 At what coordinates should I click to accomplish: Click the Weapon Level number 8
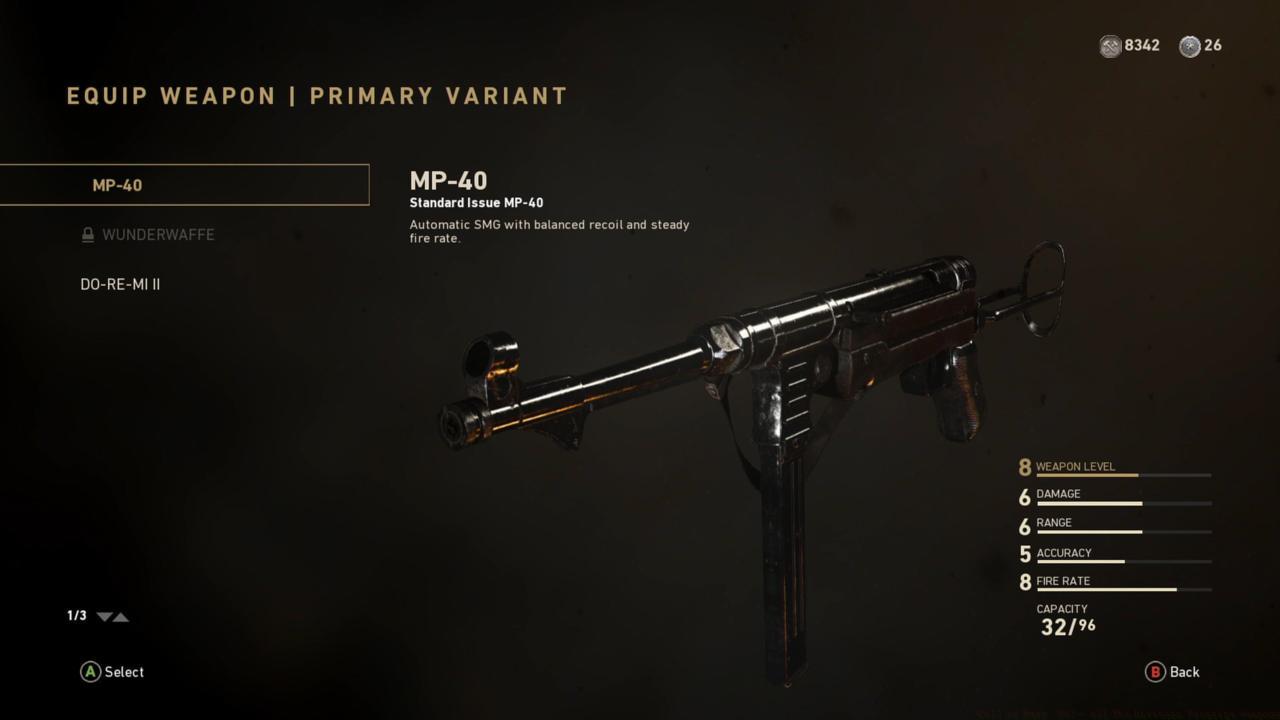pos(1024,466)
